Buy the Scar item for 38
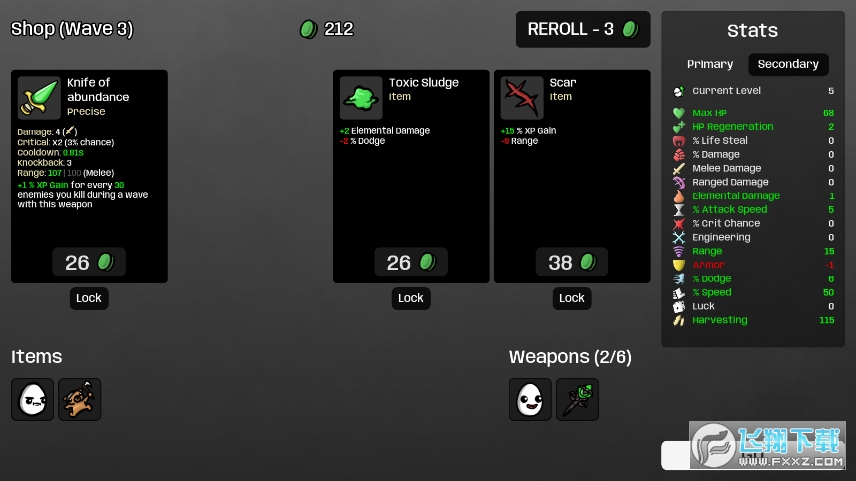 coord(572,262)
